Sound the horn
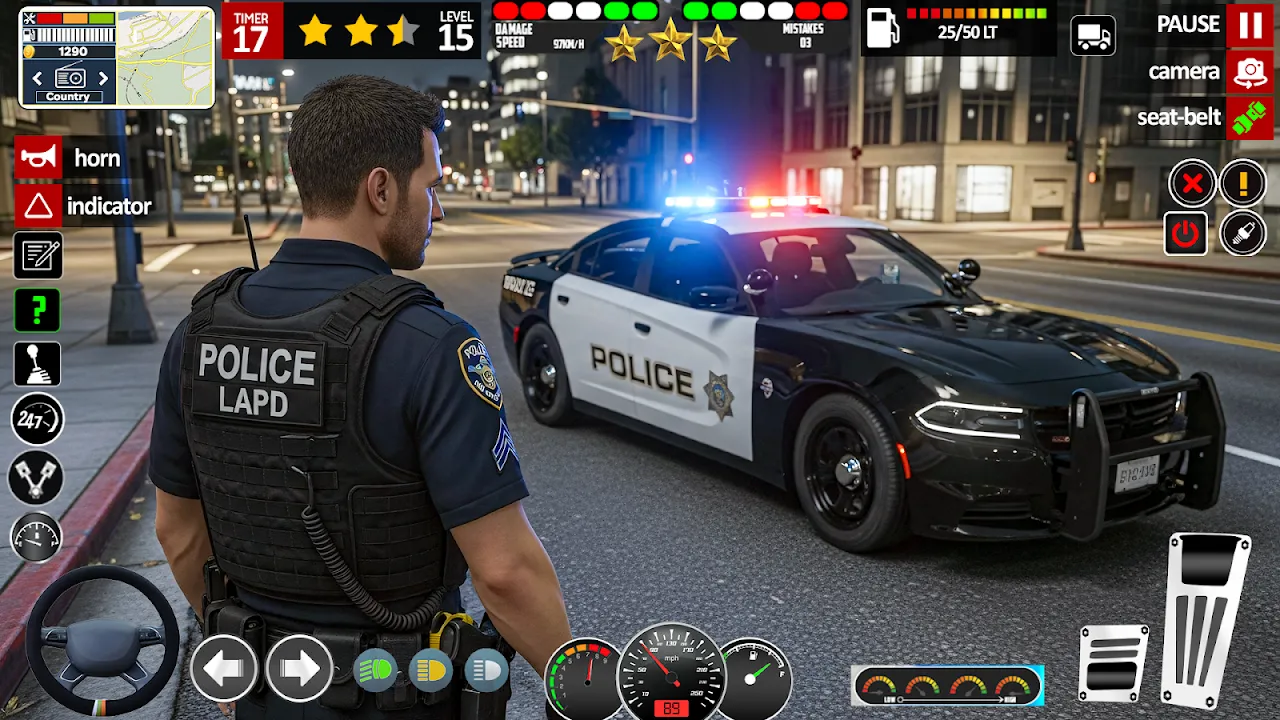This screenshot has width=1280, height=720. 38,158
